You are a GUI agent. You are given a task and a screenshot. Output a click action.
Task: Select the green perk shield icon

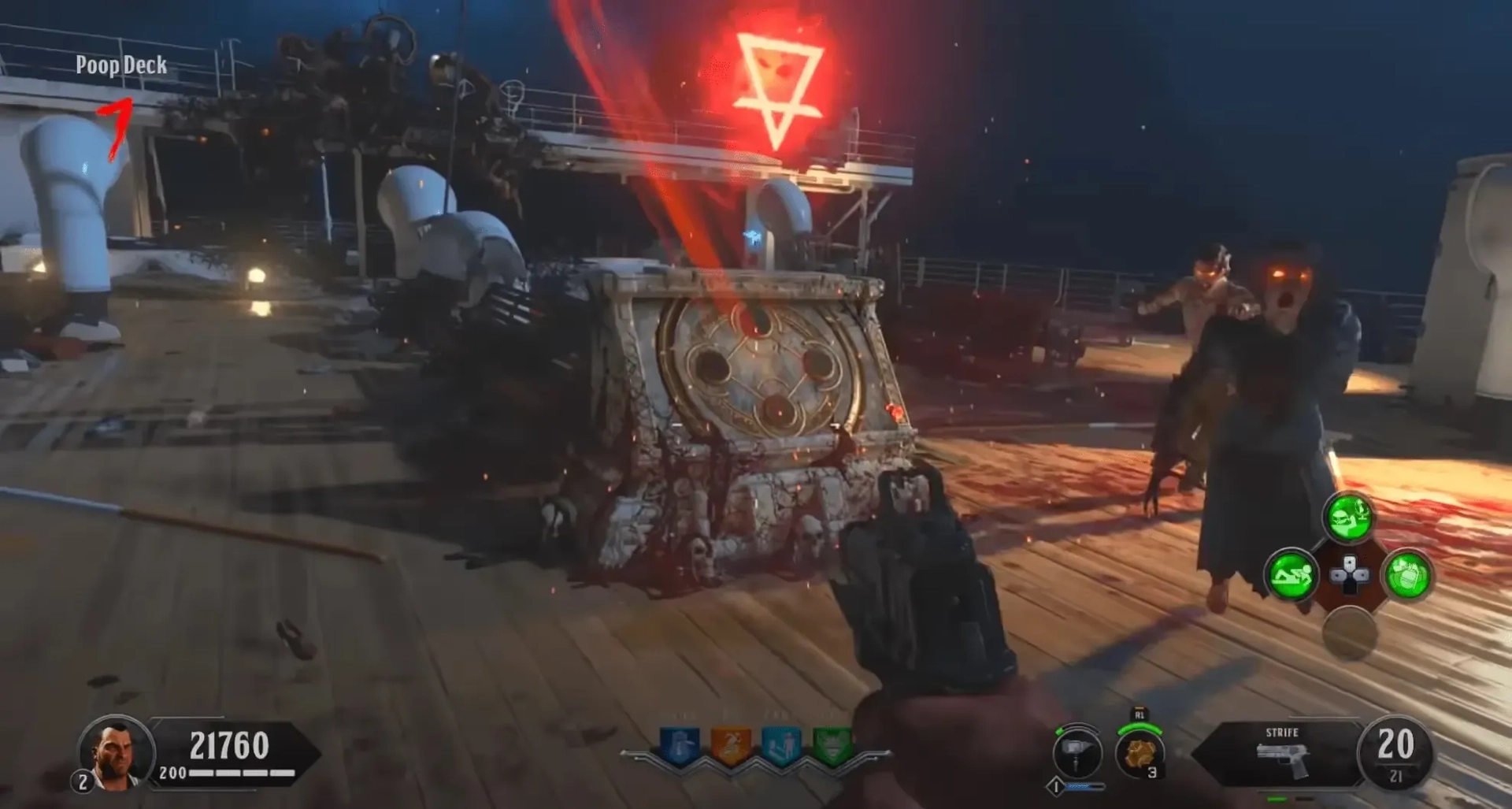point(832,744)
